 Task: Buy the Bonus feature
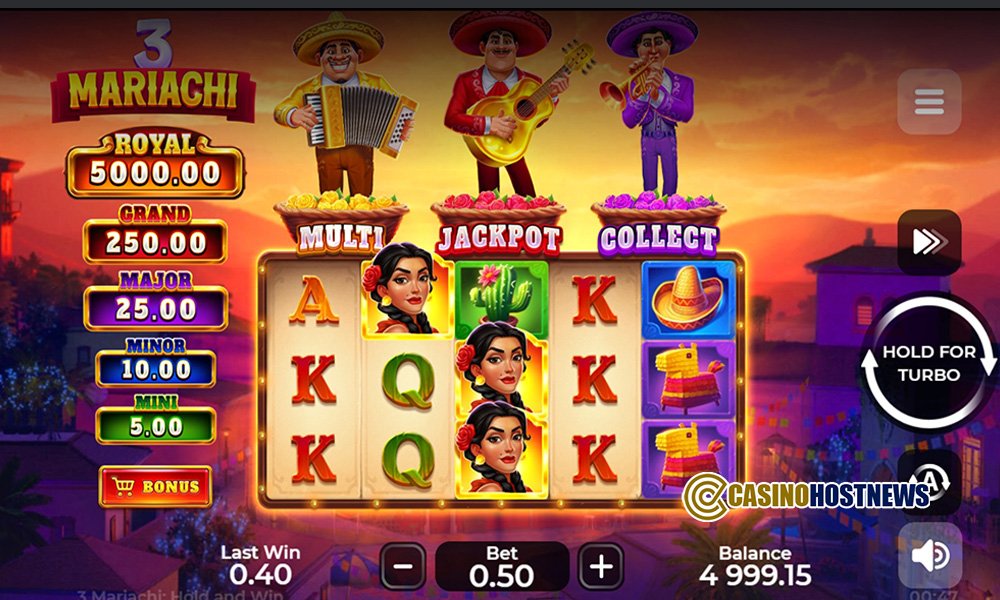(155, 487)
